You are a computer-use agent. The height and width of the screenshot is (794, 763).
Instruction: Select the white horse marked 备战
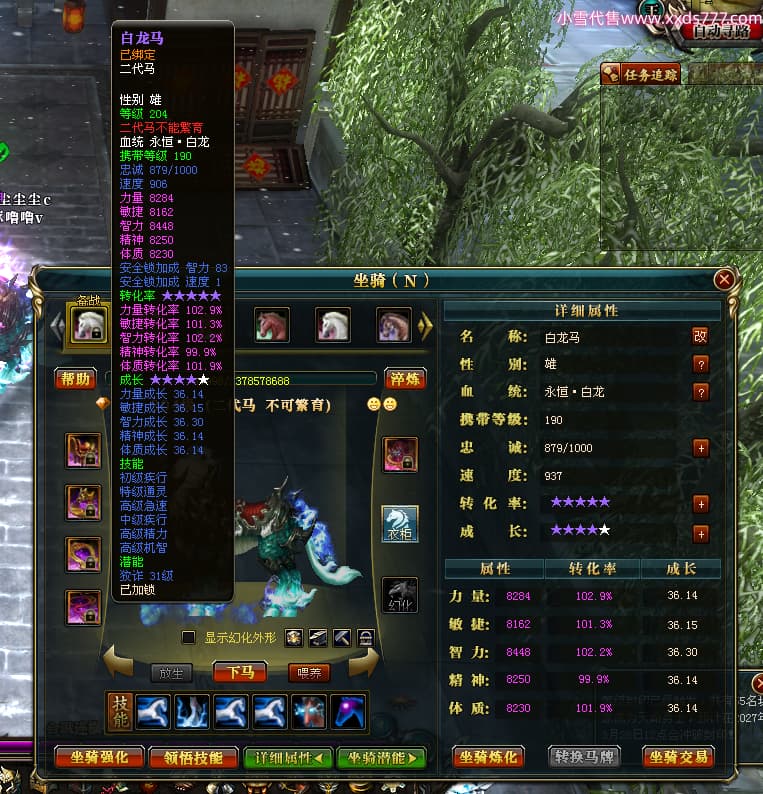pos(90,323)
